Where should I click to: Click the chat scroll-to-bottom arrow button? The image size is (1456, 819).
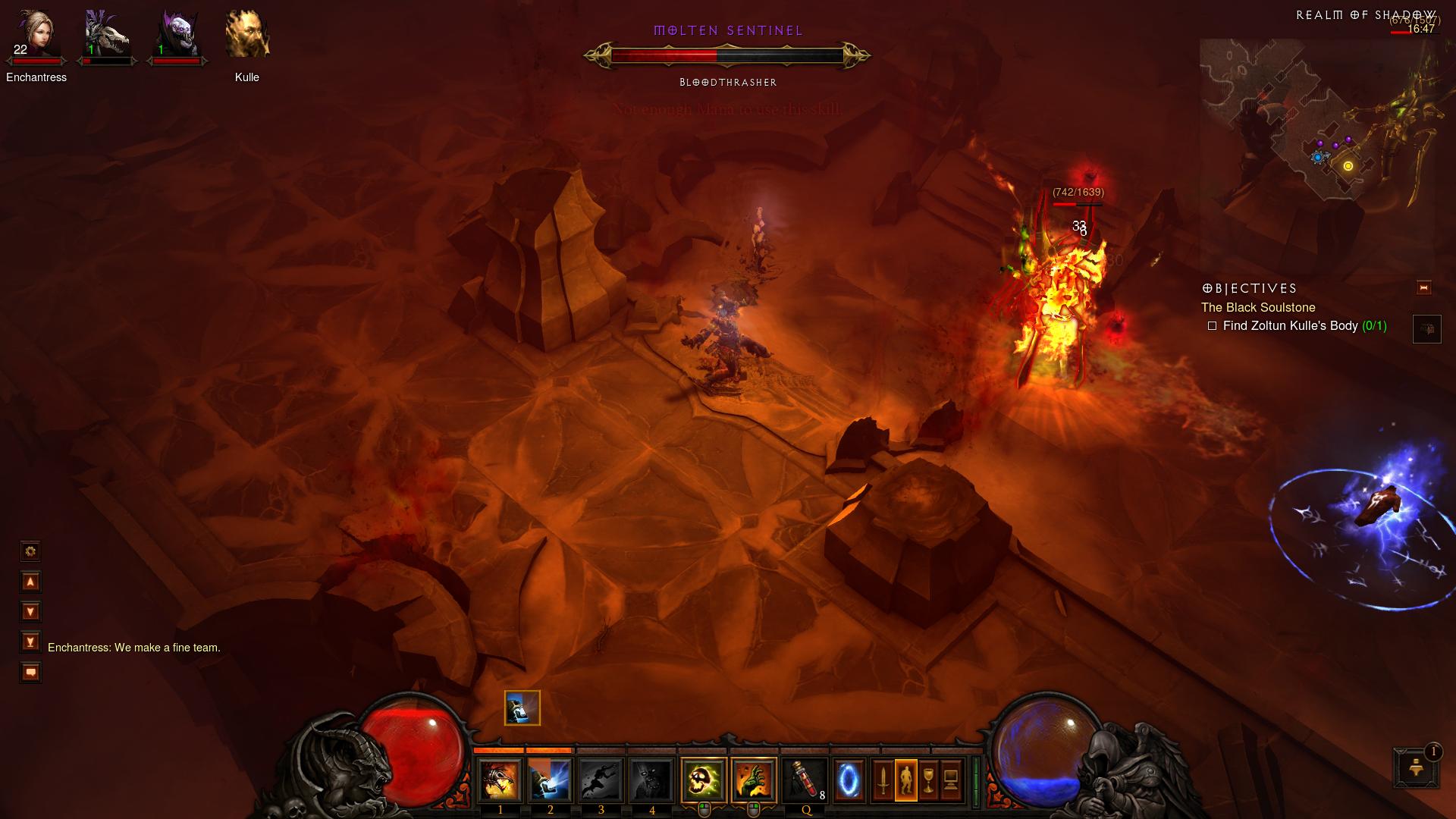(x=30, y=642)
